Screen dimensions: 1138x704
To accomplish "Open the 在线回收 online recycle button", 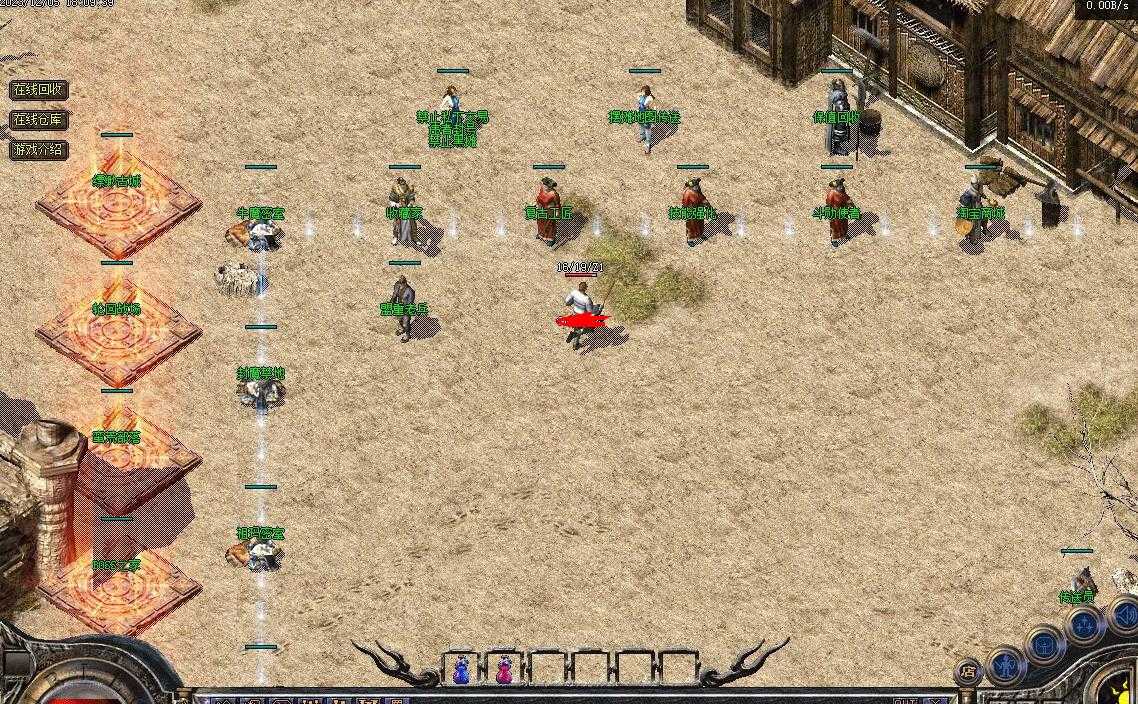I will 39,89.
